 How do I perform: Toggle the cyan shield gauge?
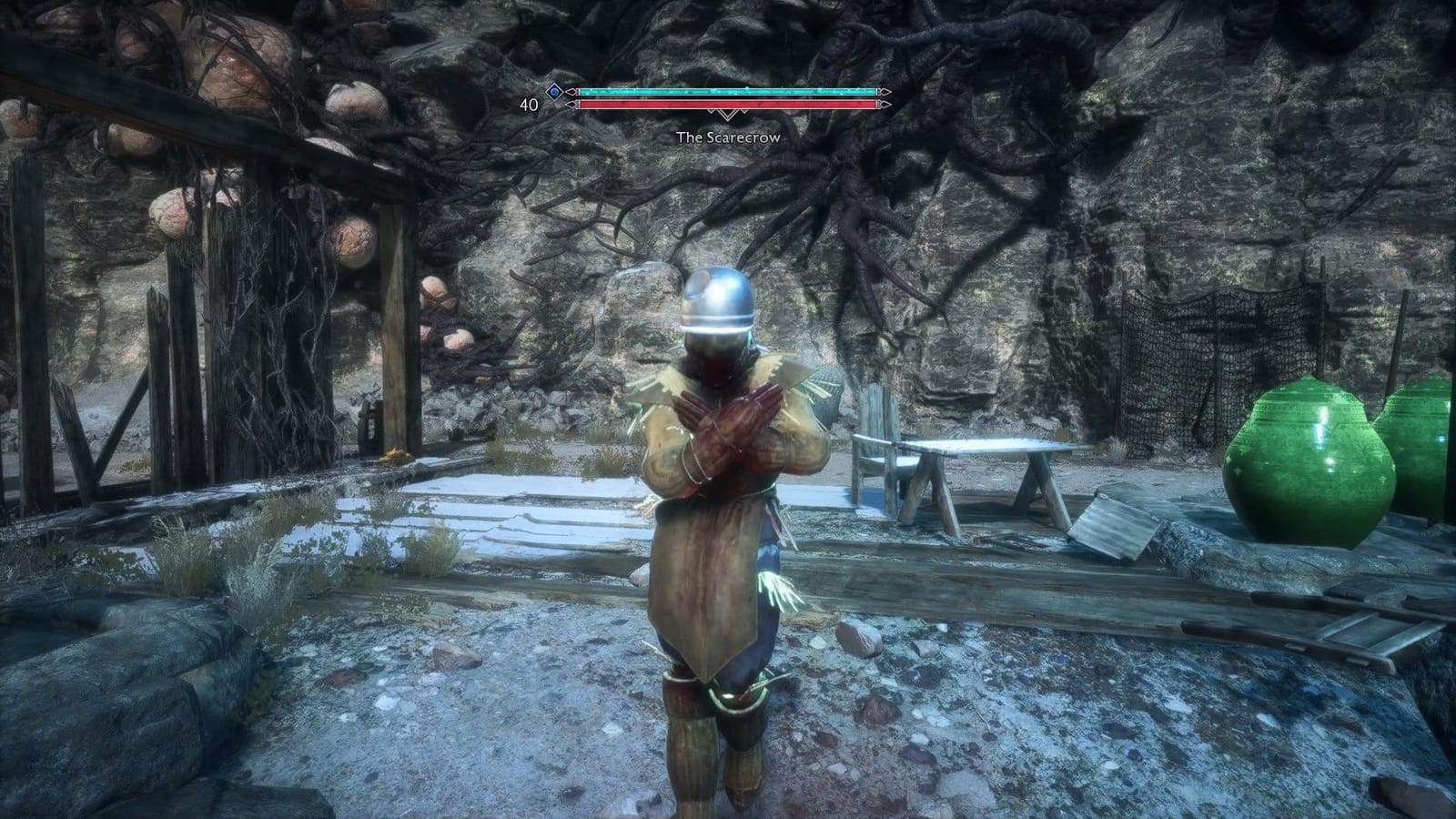tap(728, 91)
